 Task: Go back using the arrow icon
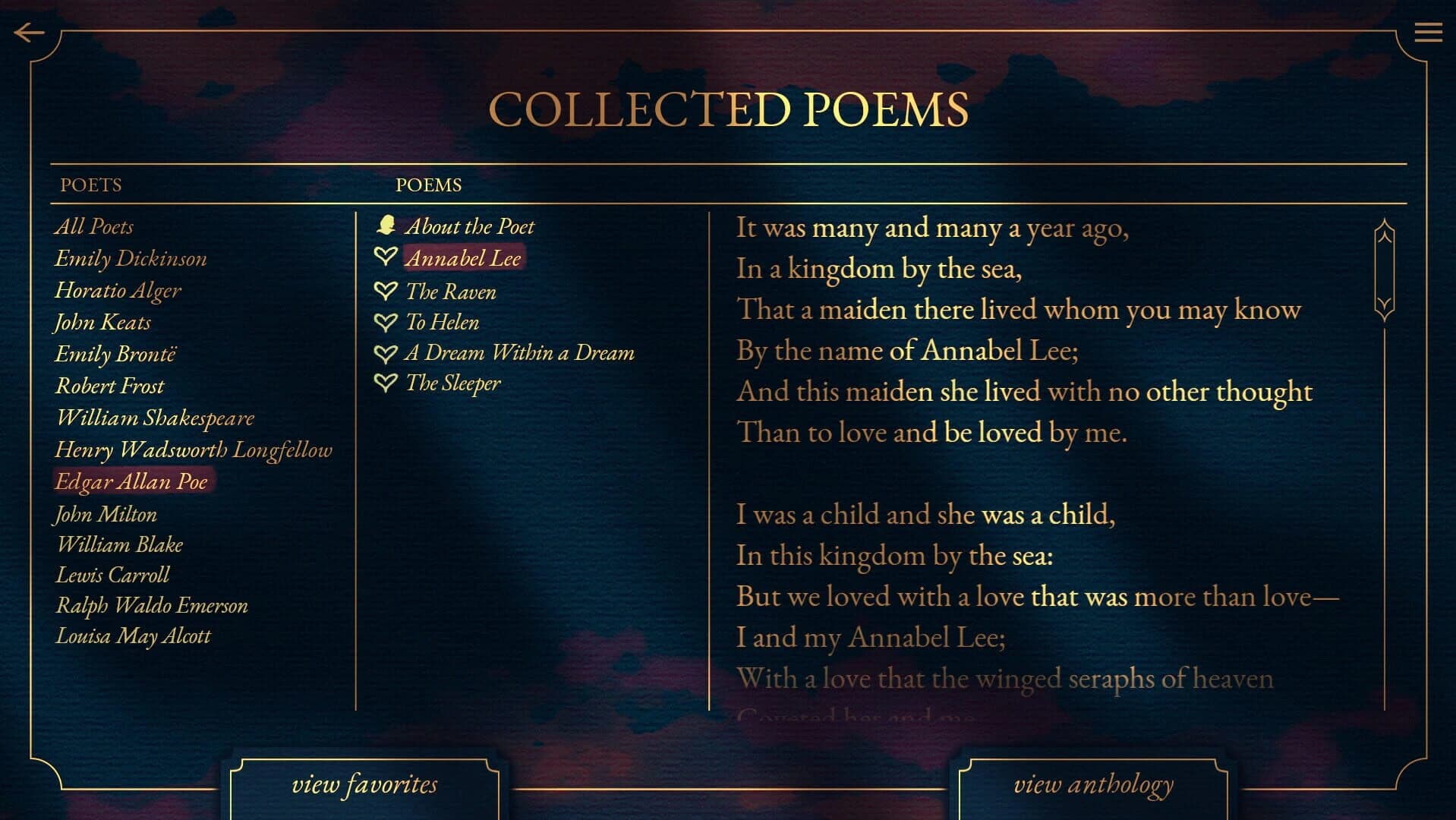click(x=28, y=31)
